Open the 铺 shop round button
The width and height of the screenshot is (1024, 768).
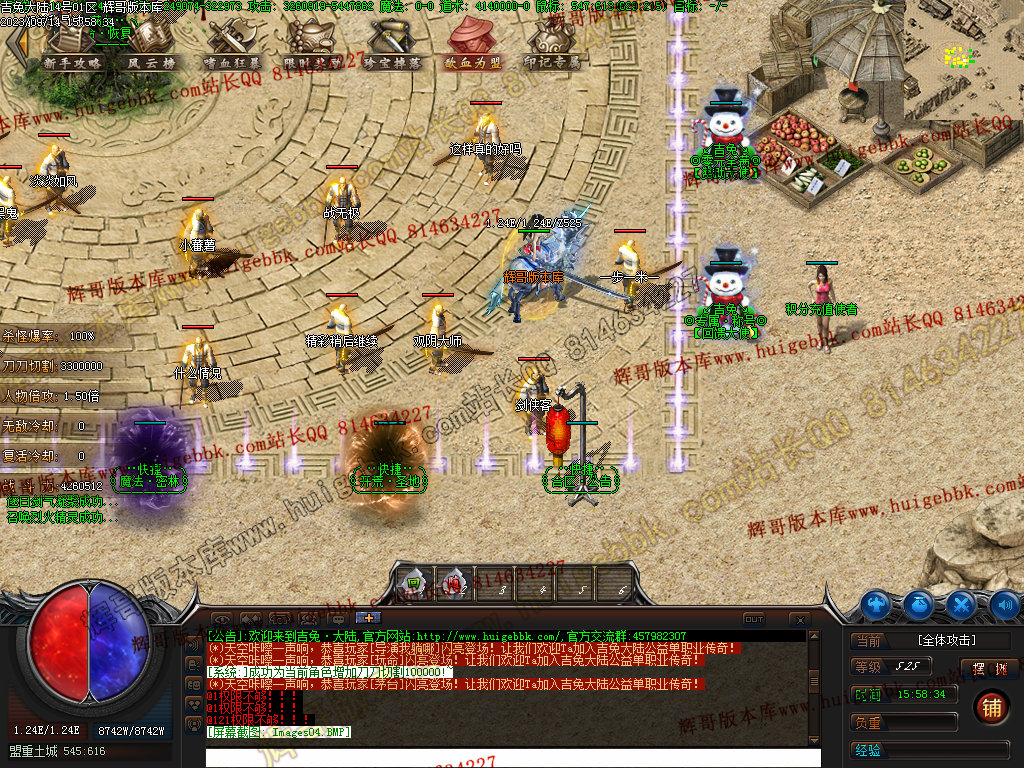[x=991, y=706]
